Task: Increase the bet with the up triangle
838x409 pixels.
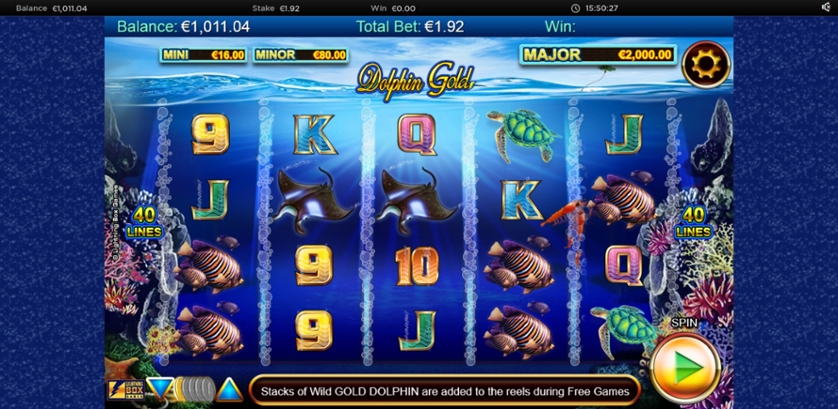Action: click(230, 388)
